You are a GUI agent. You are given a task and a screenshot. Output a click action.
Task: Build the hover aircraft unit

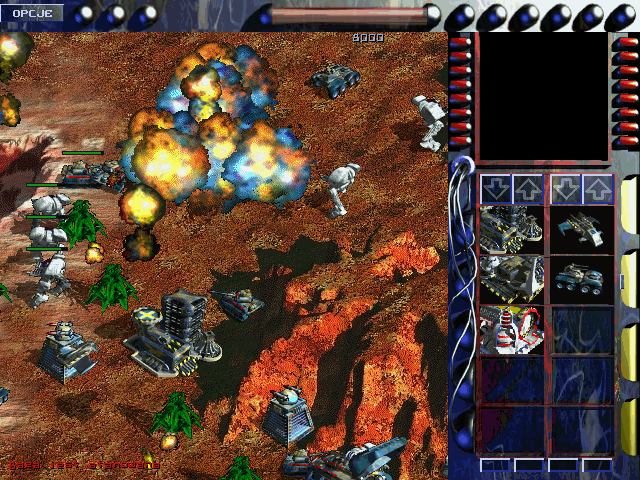[x=581, y=228]
